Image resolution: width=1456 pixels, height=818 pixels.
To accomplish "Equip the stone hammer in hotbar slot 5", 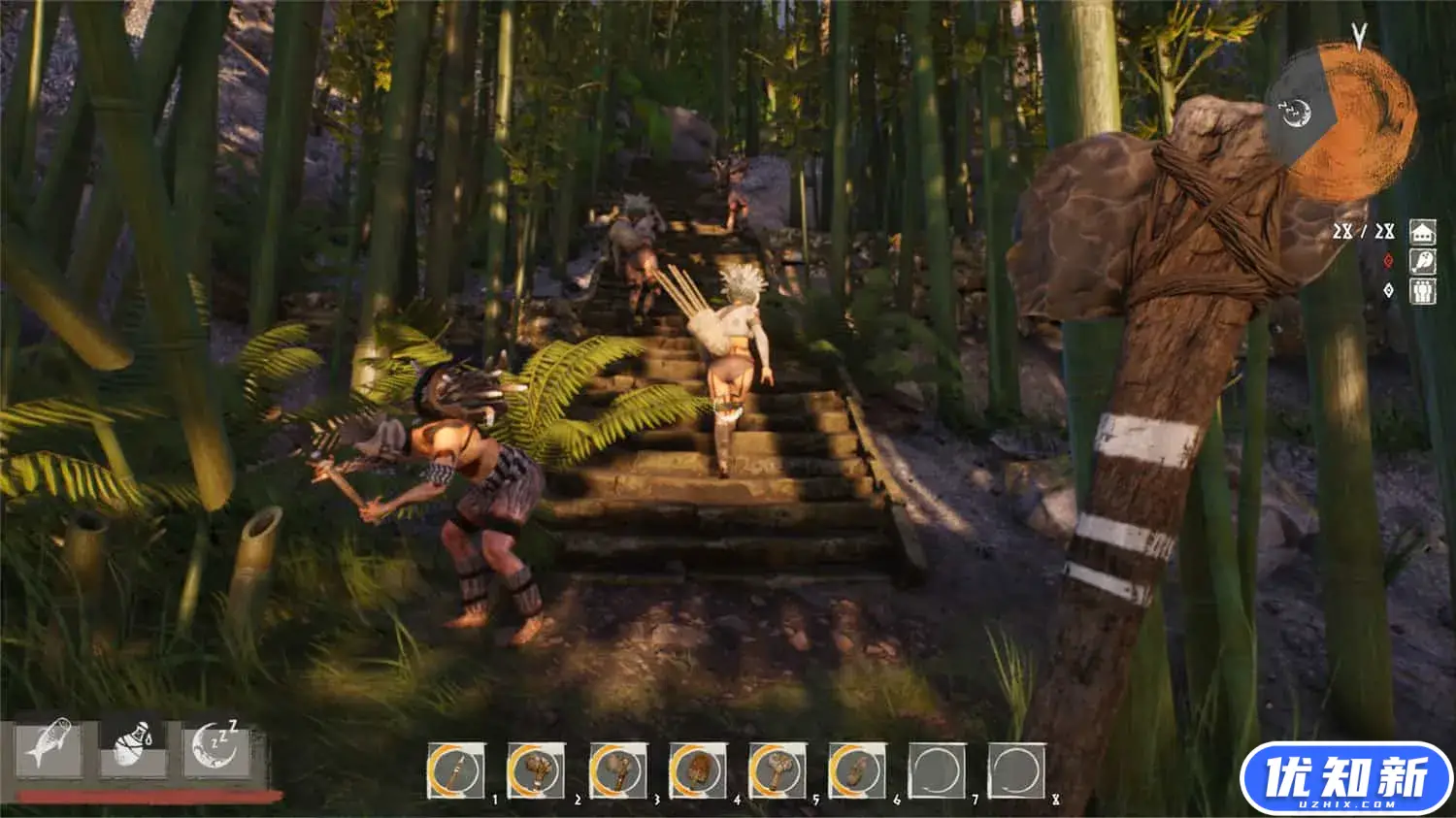I will pos(778,771).
